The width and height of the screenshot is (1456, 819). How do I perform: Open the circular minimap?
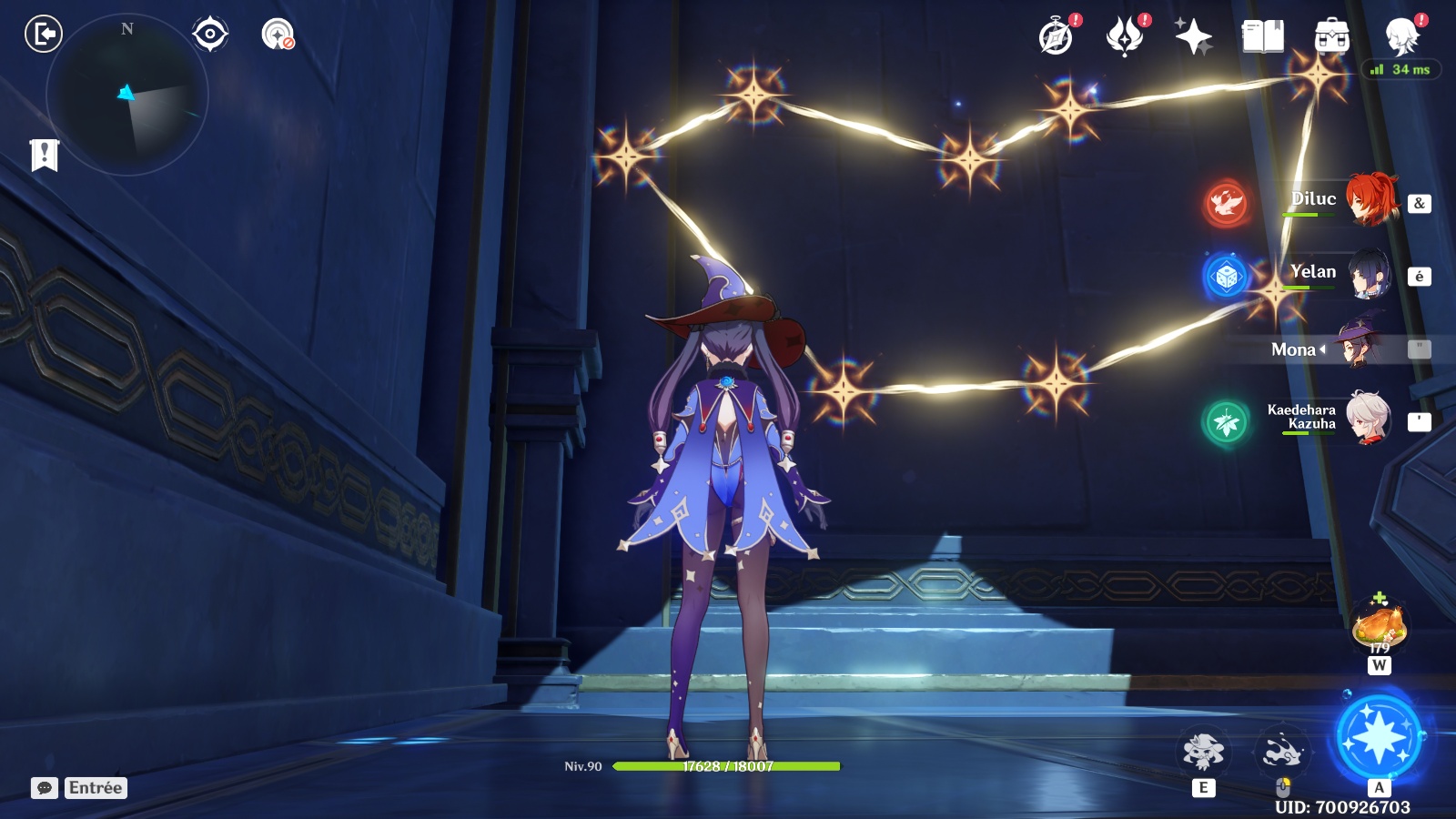pyautogui.click(x=127, y=94)
